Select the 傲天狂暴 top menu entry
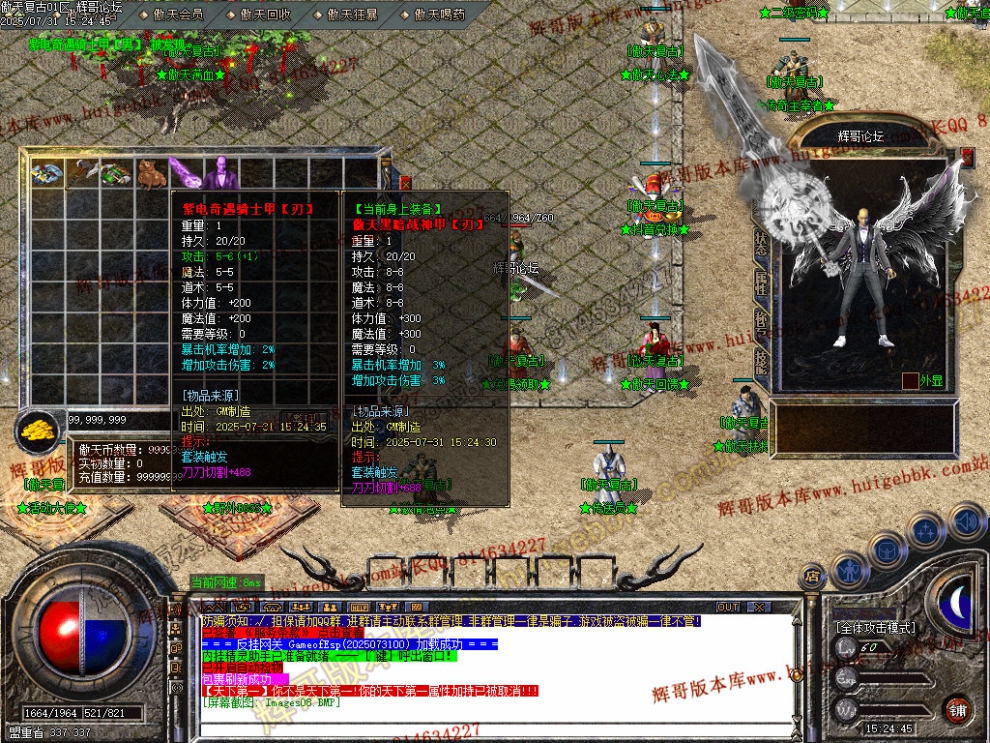The height and width of the screenshot is (743, 990). pyautogui.click(x=350, y=15)
